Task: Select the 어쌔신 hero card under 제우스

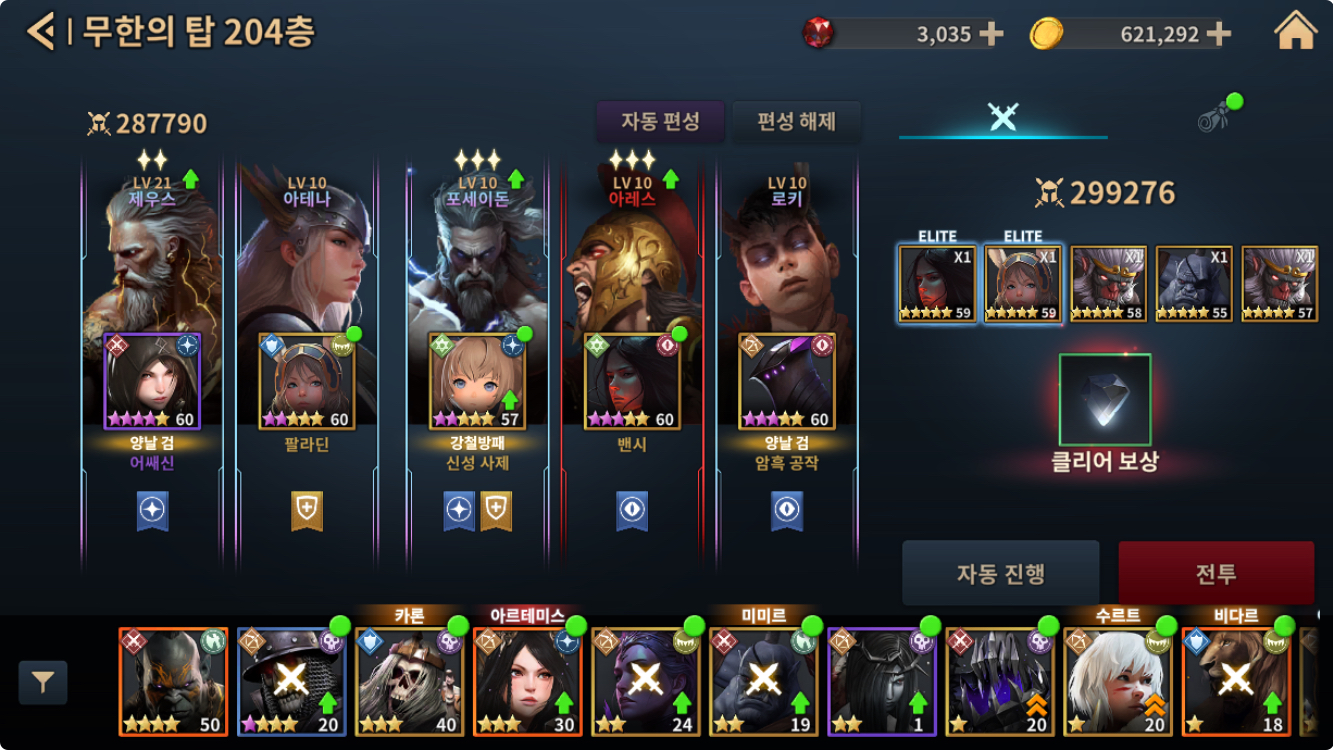Action: (152, 381)
